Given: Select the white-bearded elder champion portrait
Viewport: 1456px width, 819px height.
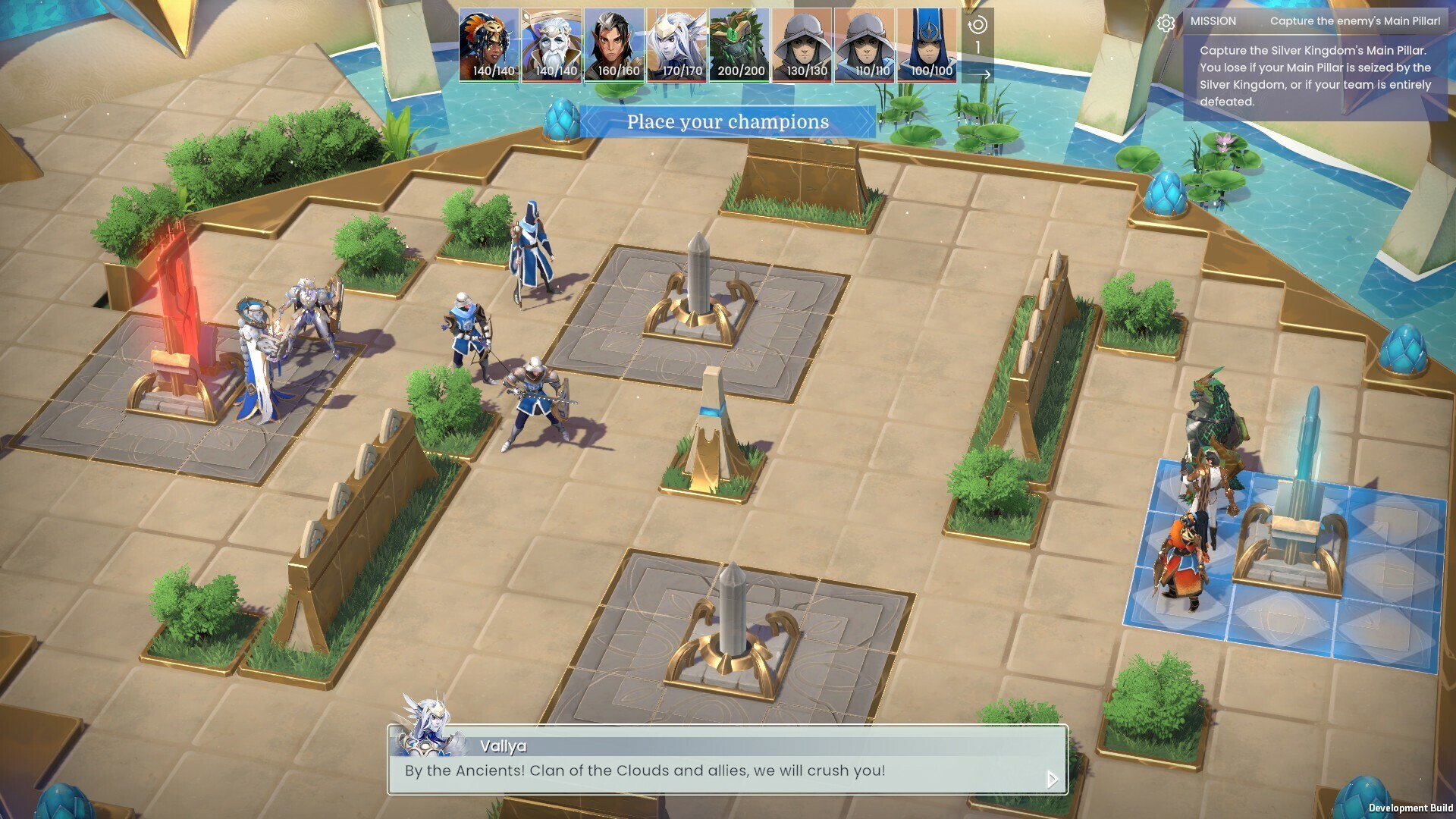Looking at the screenshot, I should 551,42.
